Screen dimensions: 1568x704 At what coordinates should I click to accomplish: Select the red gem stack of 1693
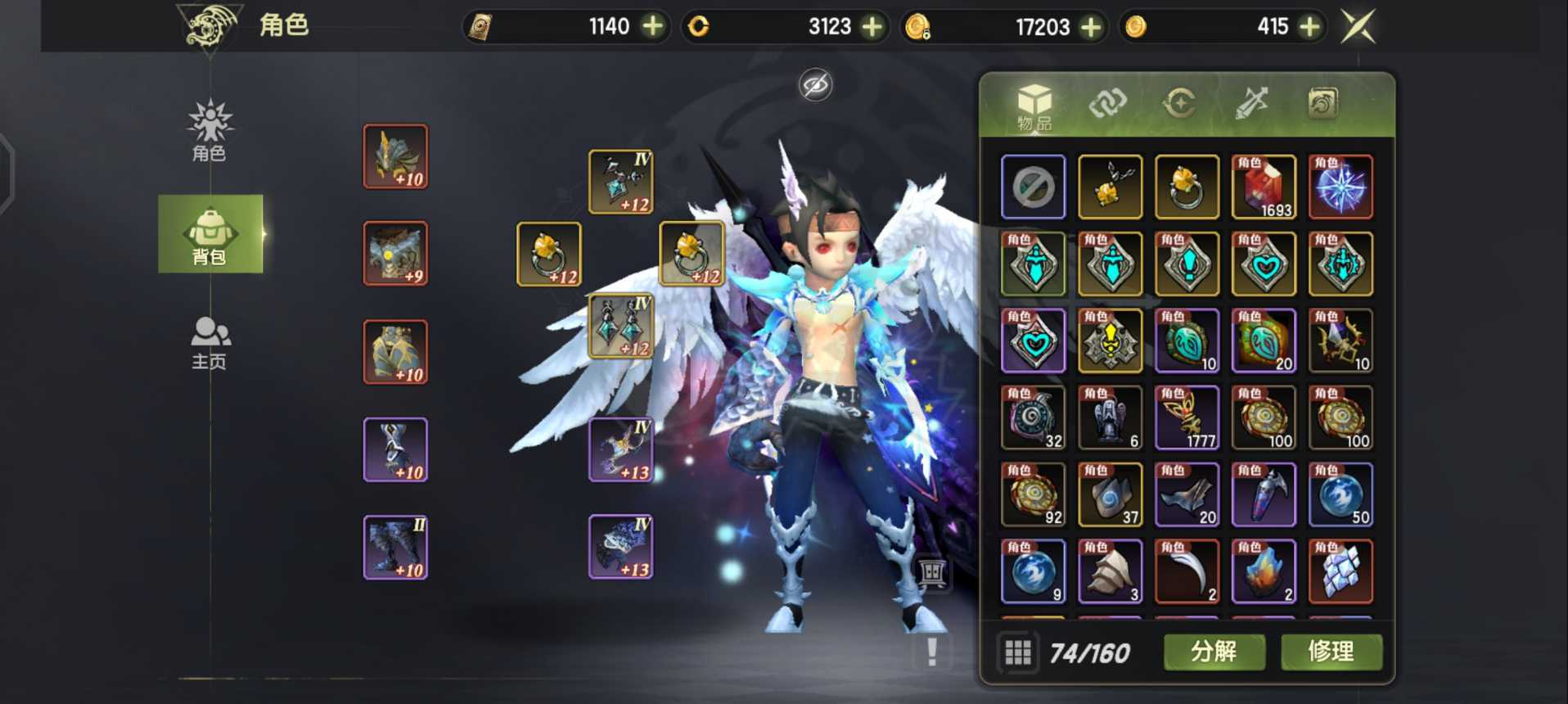[1264, 187]
